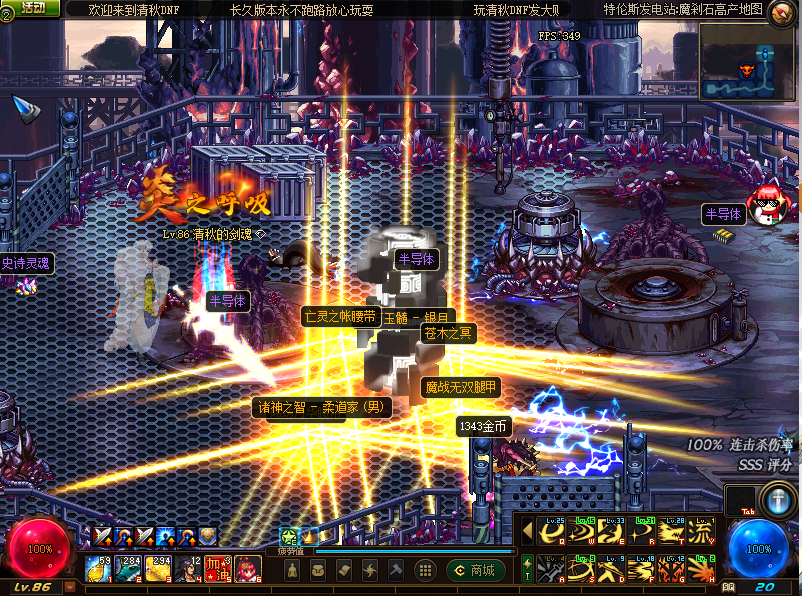Open the character silhouette menu icon
The height and width of the screenshot is (596, 802).
click(x=291, y=570)
